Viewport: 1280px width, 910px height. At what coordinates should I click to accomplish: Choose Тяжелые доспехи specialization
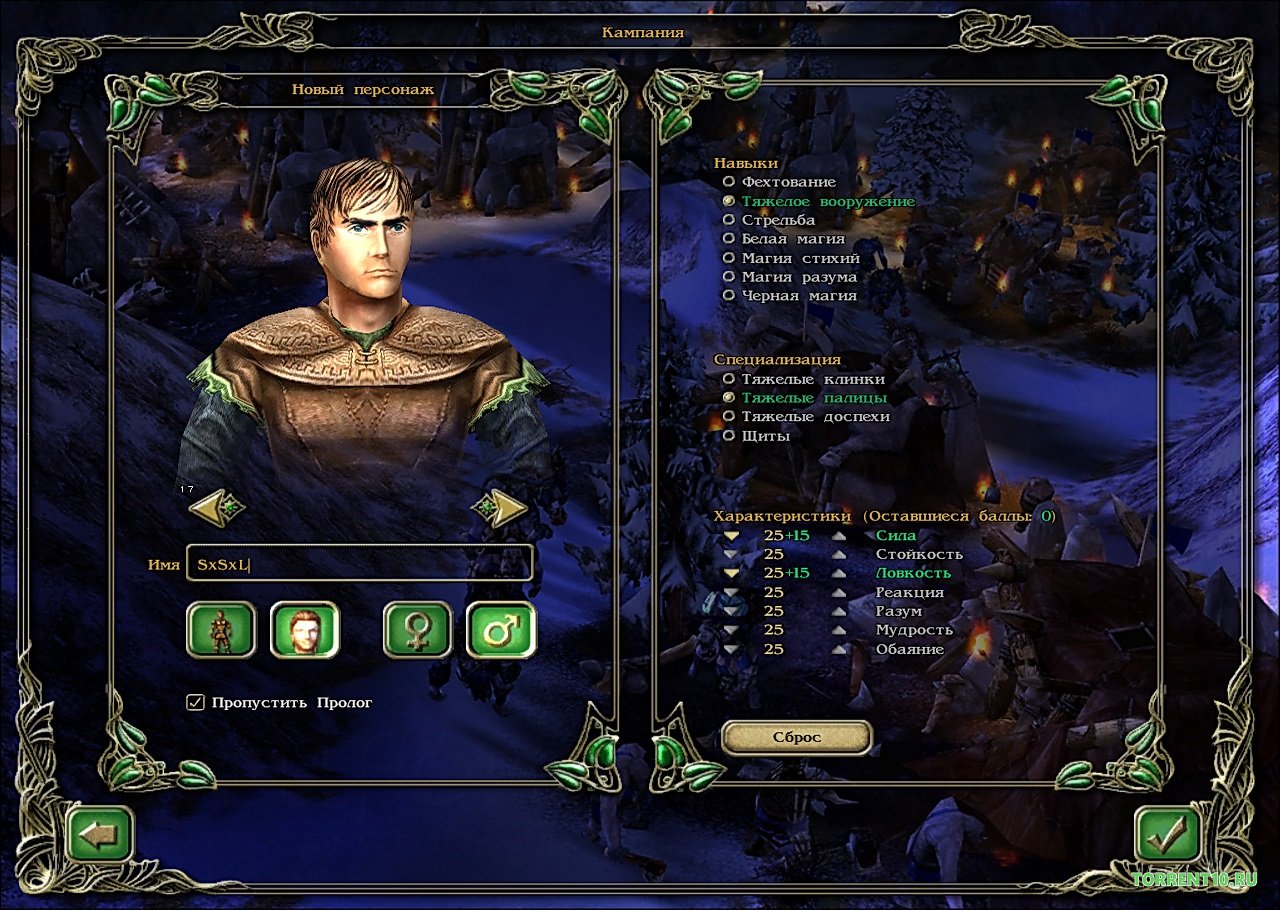click(729, 416)
